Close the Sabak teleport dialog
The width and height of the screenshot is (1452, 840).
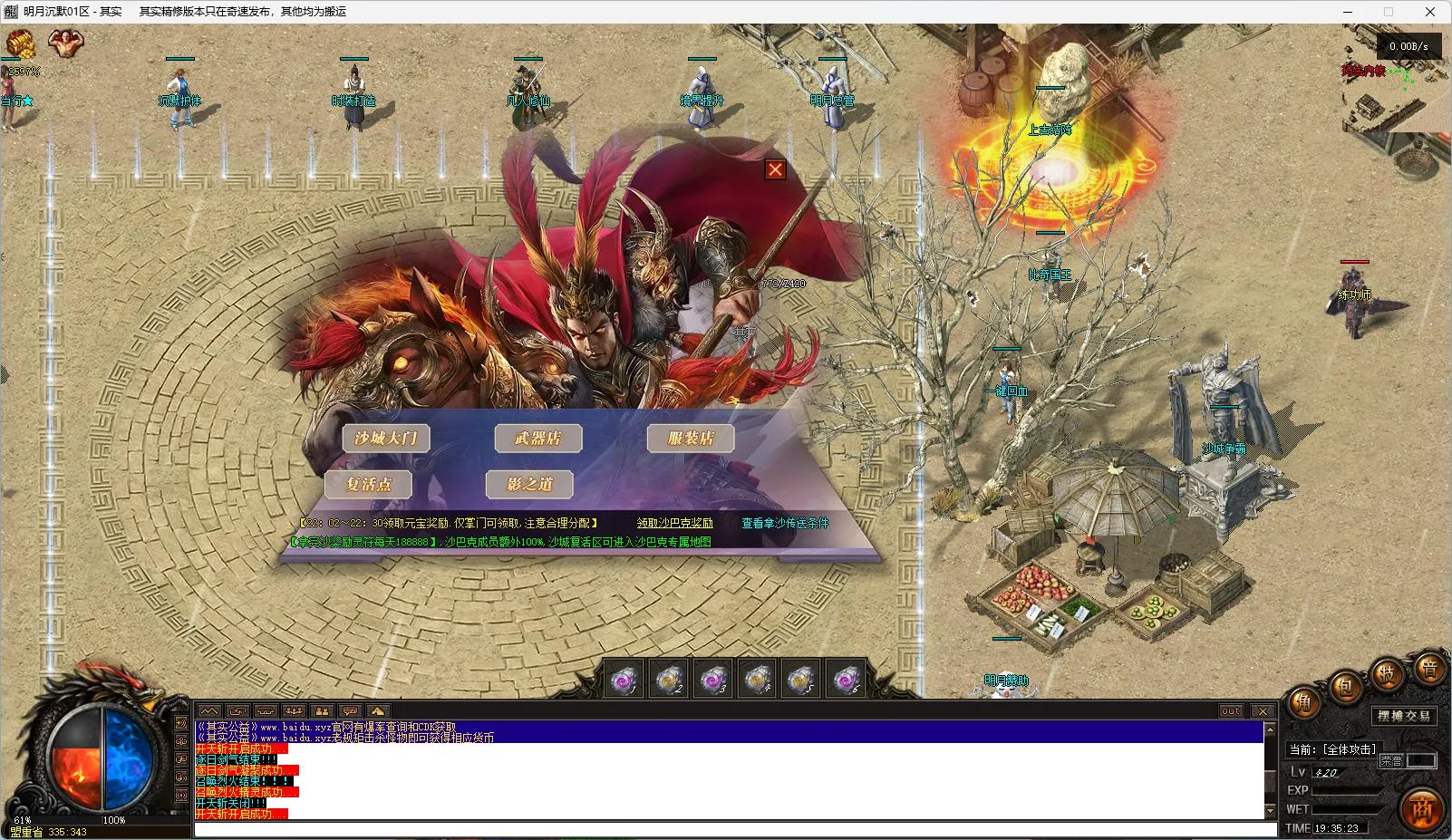[x=775, y=169]
